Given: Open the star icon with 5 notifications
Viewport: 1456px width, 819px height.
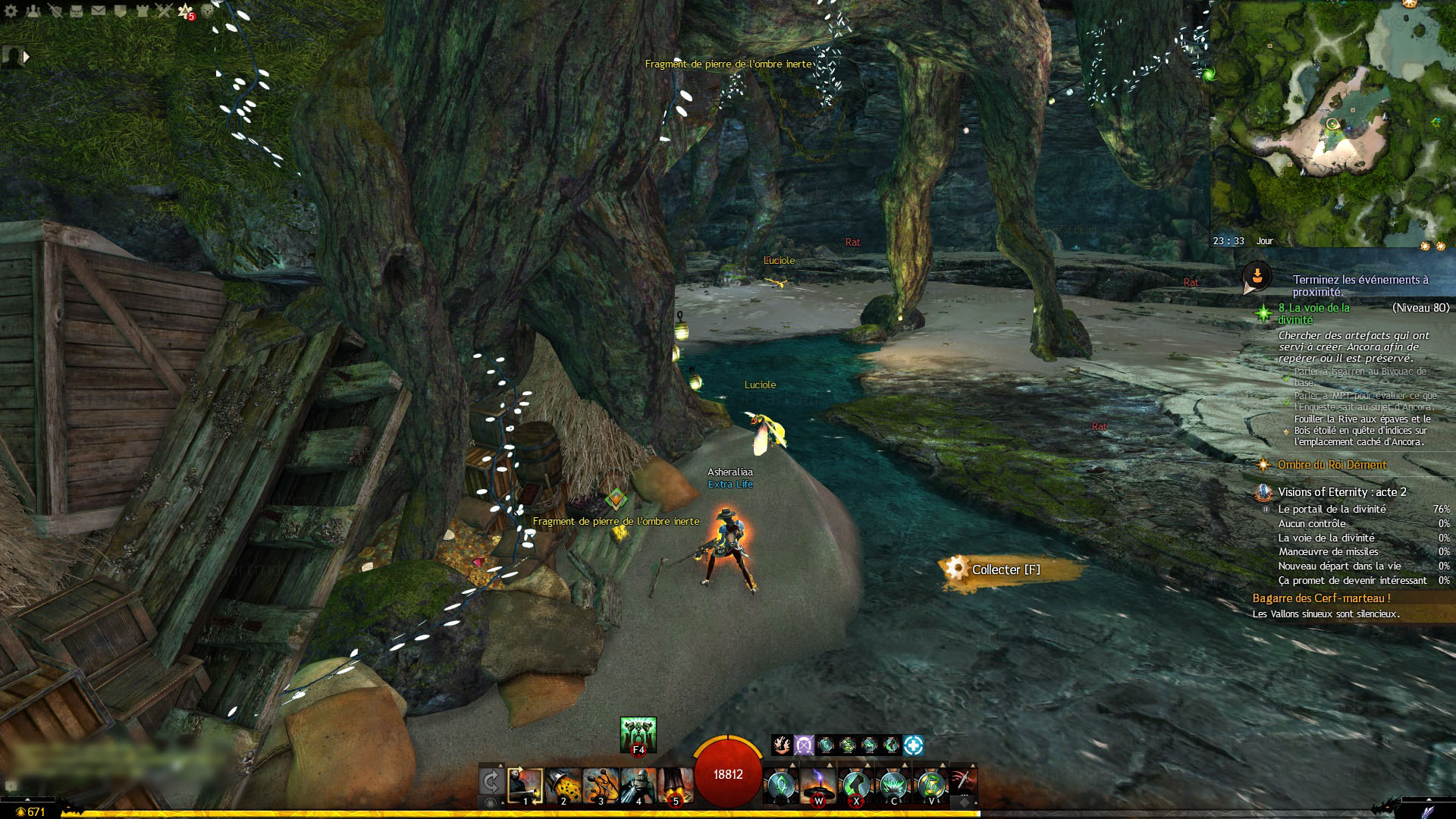Looking at the screenshot, I should [186, 11].
